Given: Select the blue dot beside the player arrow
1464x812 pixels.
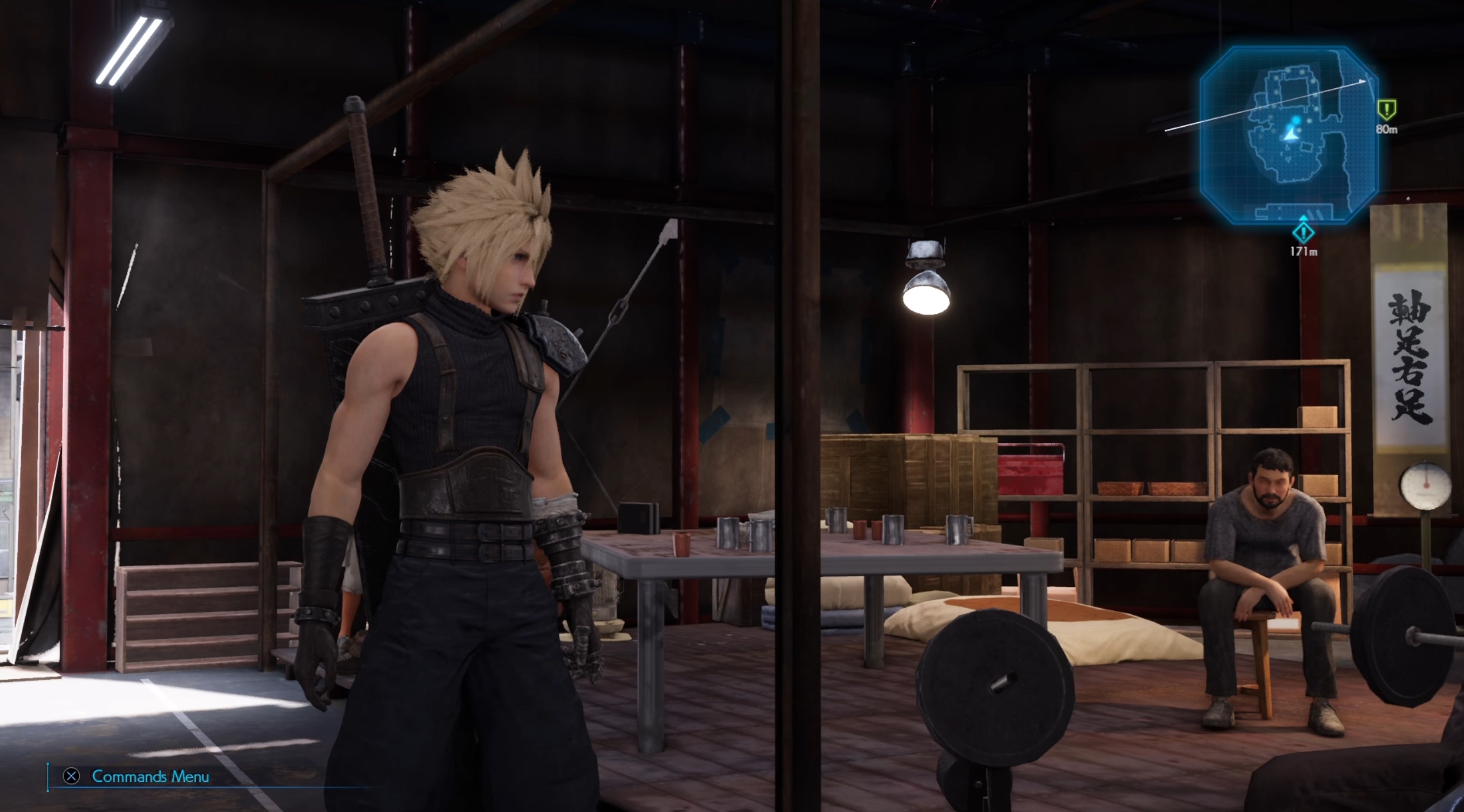Looking at the screenshot, I should (1297, 121).
